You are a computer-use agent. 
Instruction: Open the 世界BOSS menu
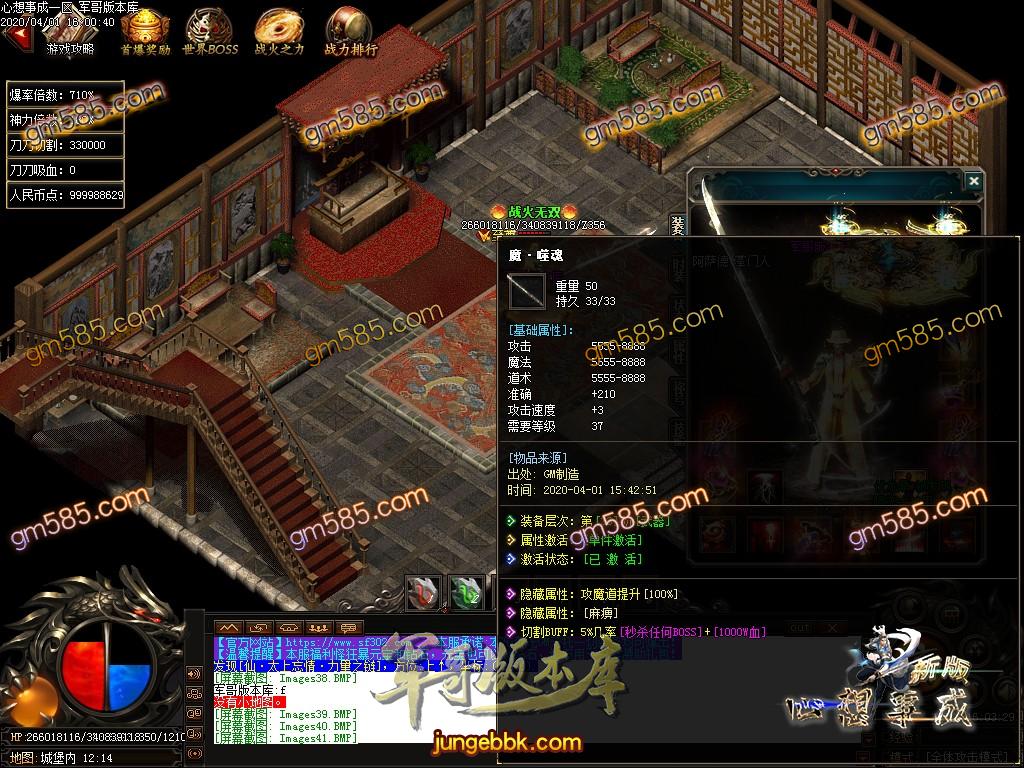pos(207,32)
